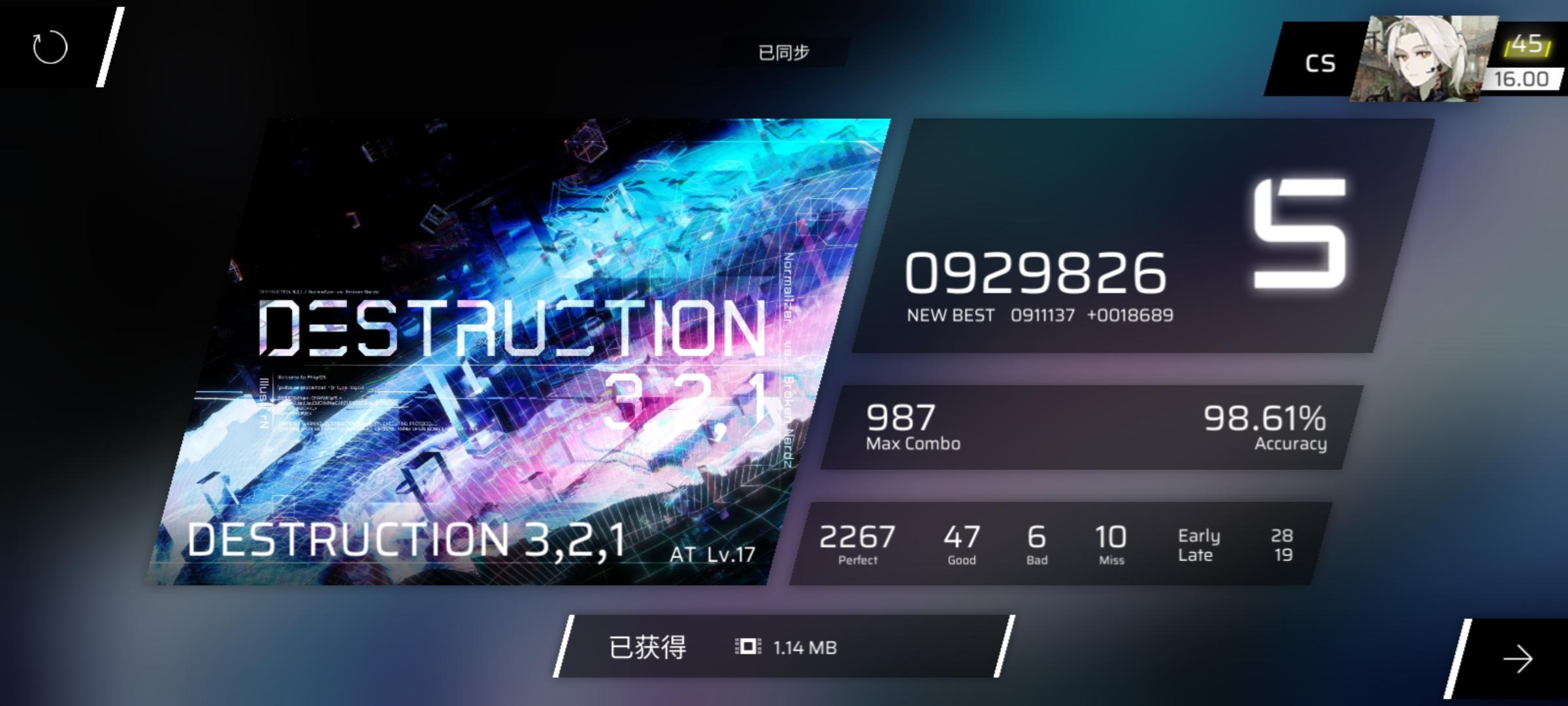
Task: Click the Perfect count 2267
Action: coord(857,537)
